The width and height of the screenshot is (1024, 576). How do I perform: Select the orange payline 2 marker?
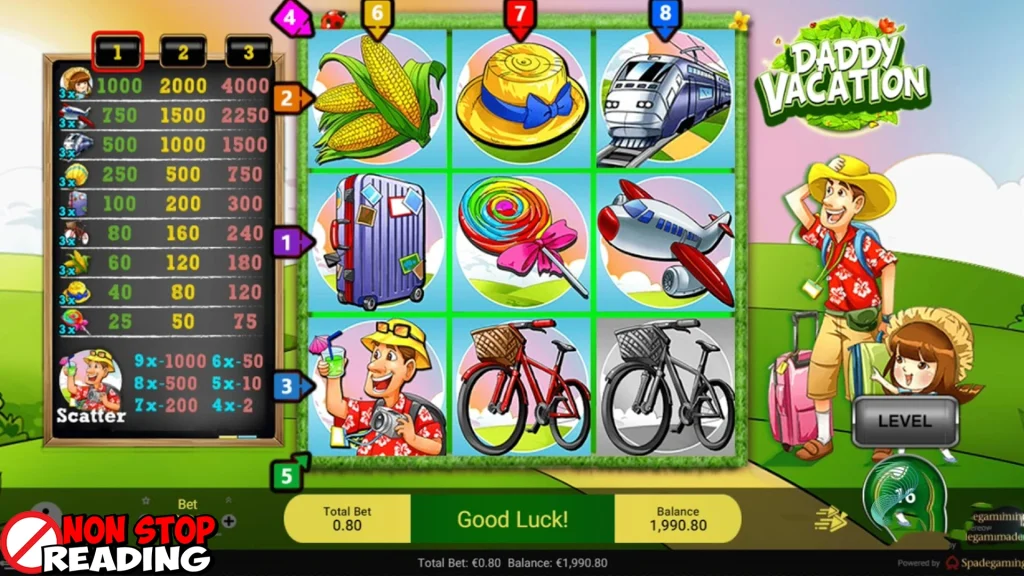pos(290,98)
